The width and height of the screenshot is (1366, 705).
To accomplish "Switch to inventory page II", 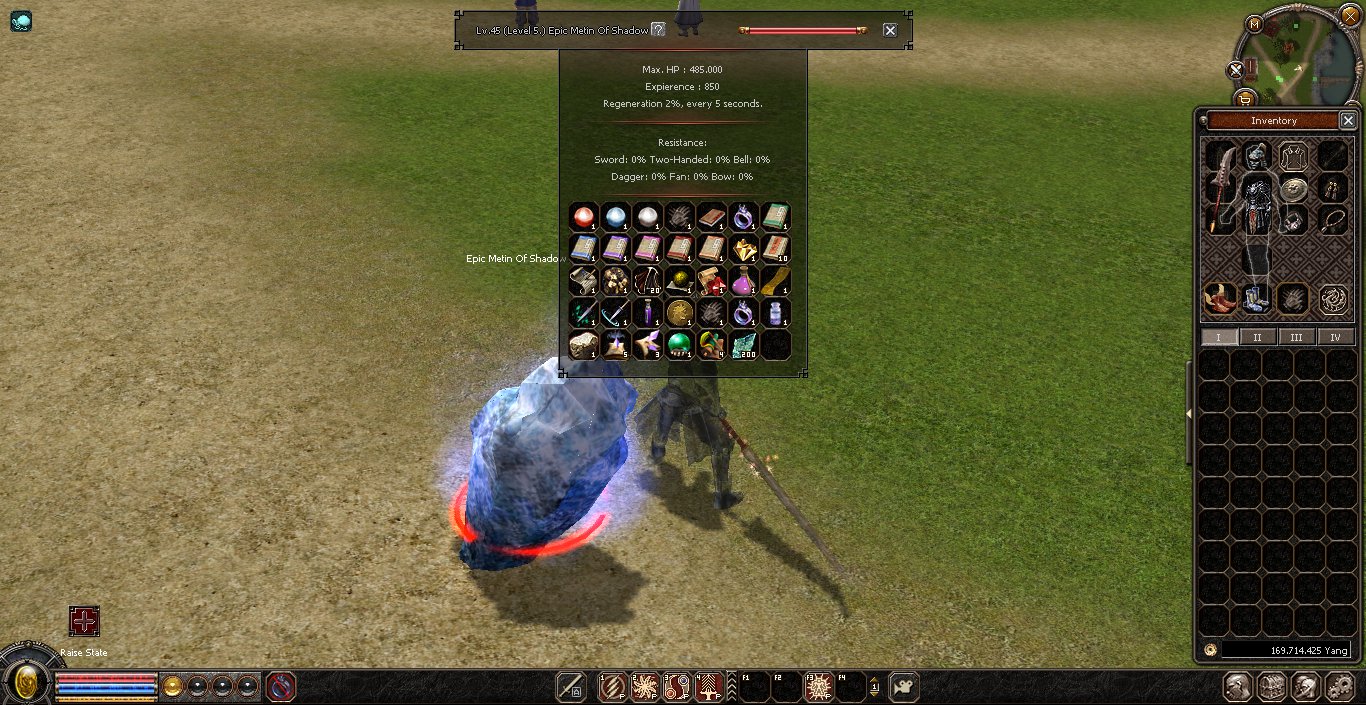I will pos(1257,337).
